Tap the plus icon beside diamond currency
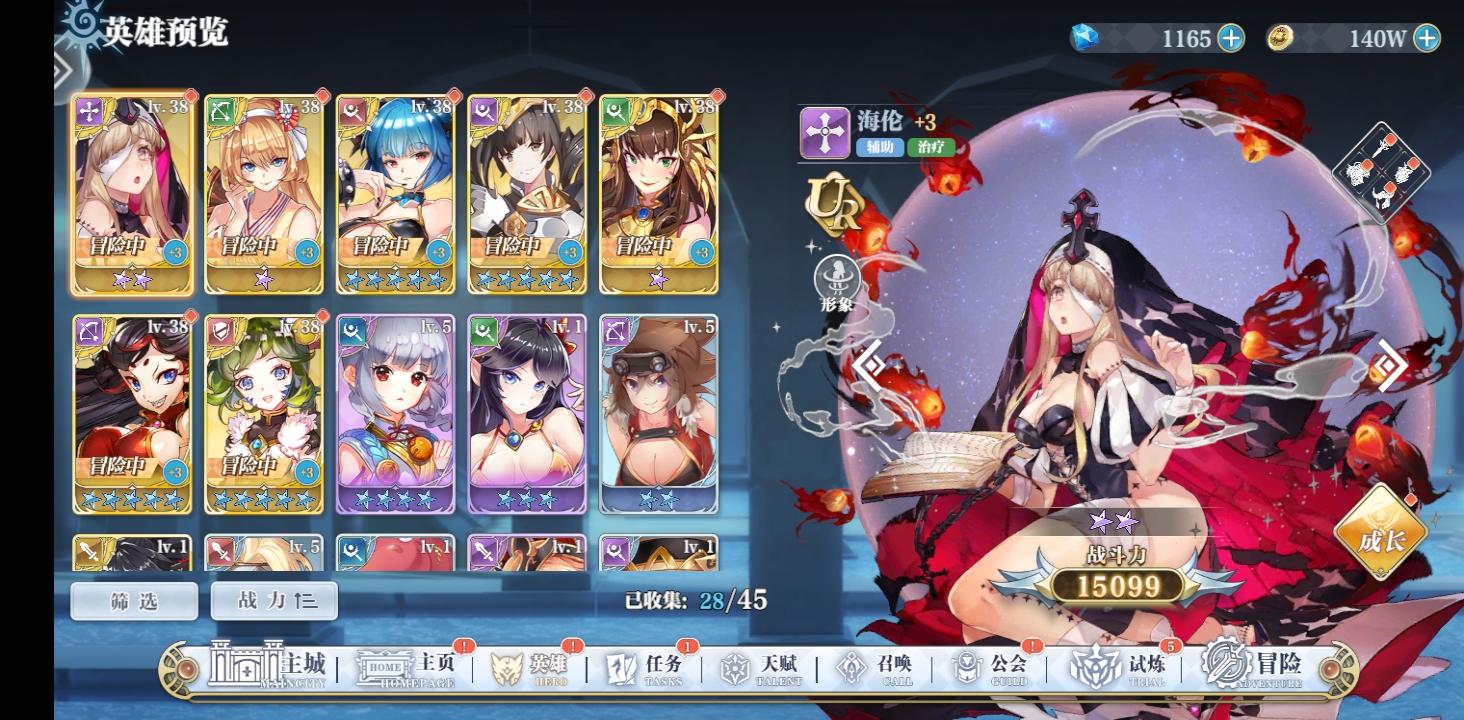This screenshot has width=1464, height=720. coord(1230,39)
